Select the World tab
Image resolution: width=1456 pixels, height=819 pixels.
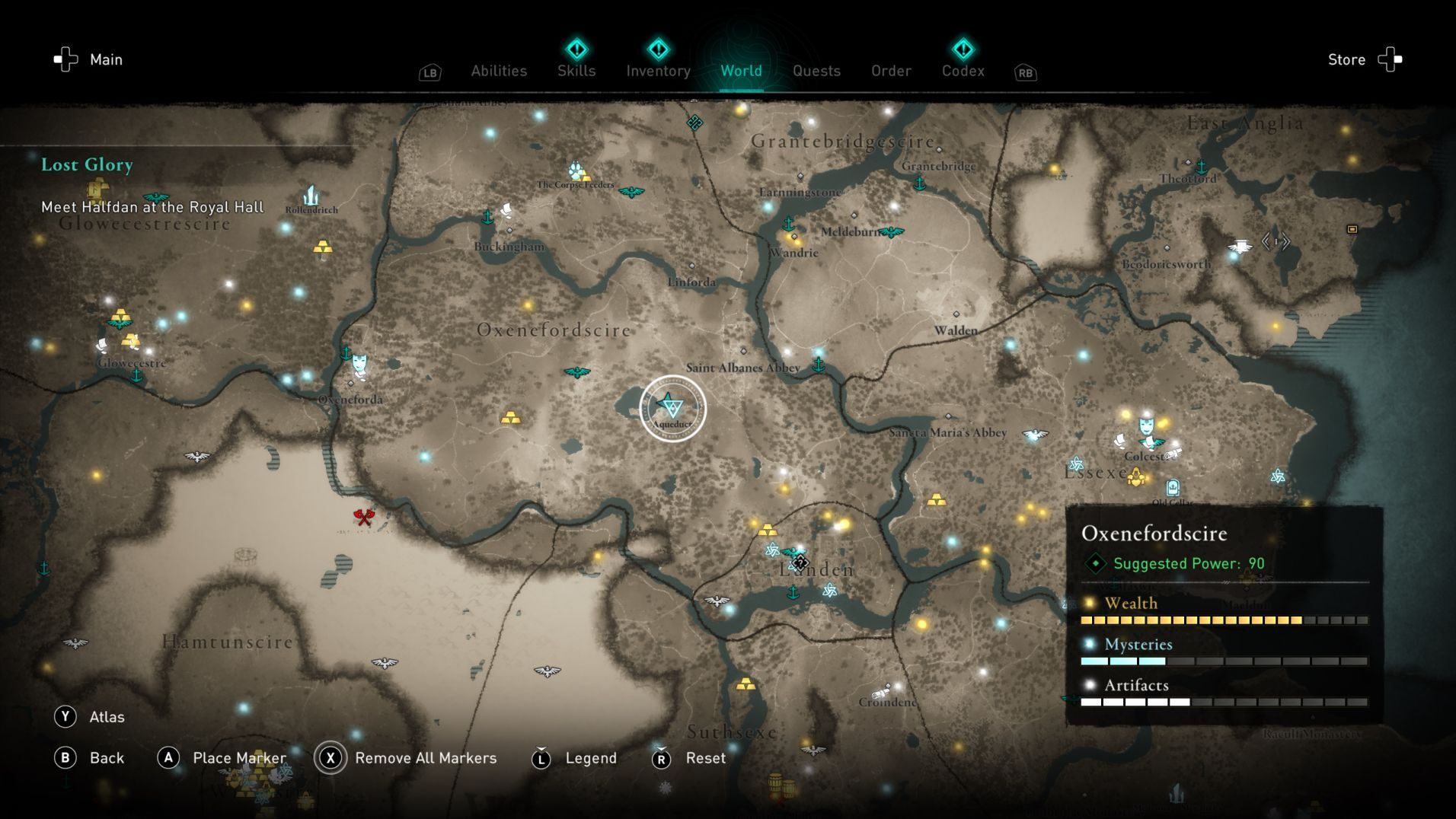tap(741, 71)
